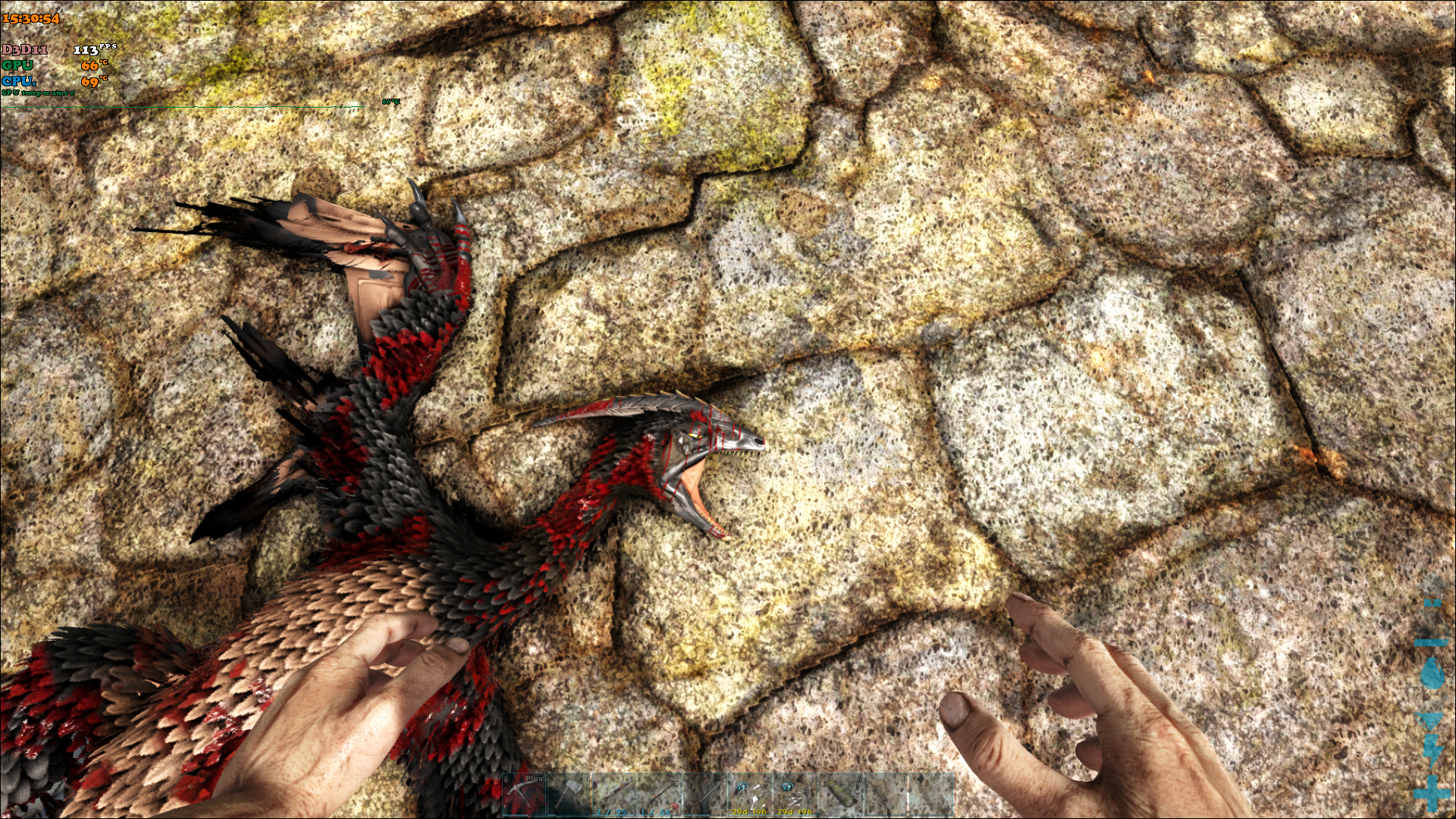Select the metal pickaxe hotbar slot
Screen dimensions: 1456x819
524,795
